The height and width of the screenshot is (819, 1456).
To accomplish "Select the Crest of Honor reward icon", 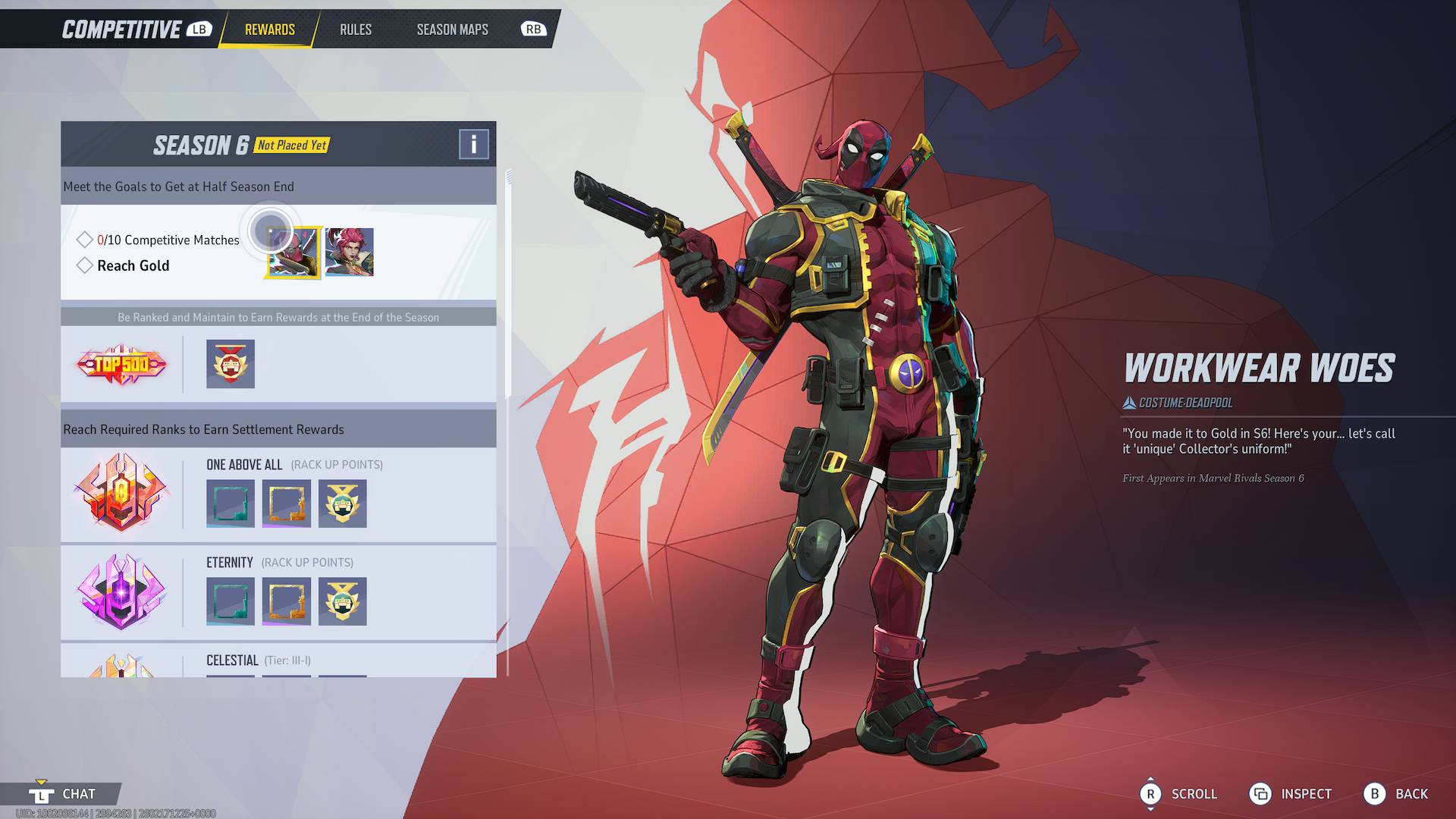I will coord(230,364).
